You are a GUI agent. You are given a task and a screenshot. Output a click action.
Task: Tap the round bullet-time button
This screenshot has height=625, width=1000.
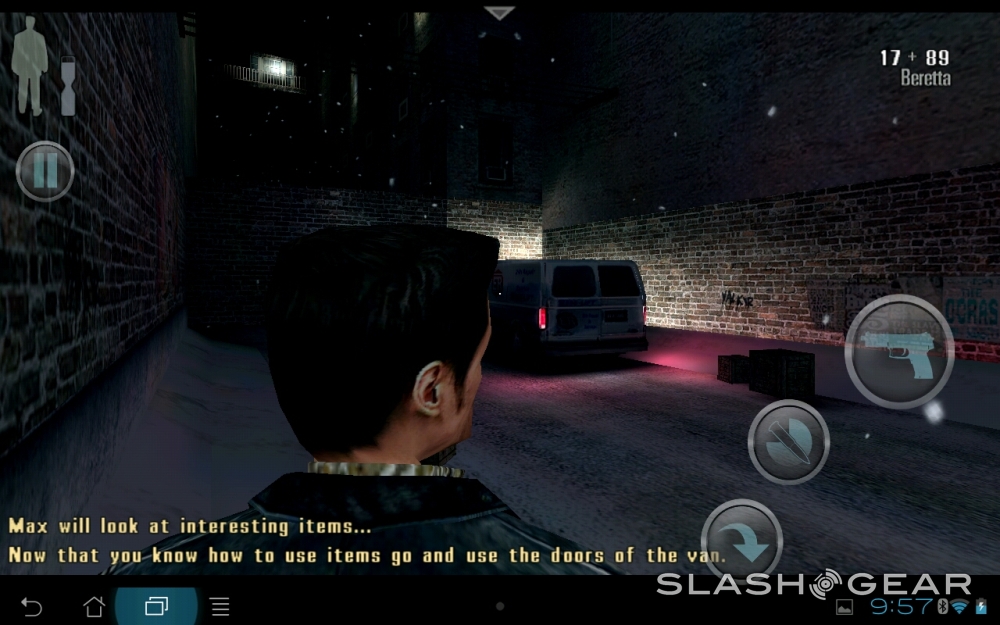click(x=788, y=441)
